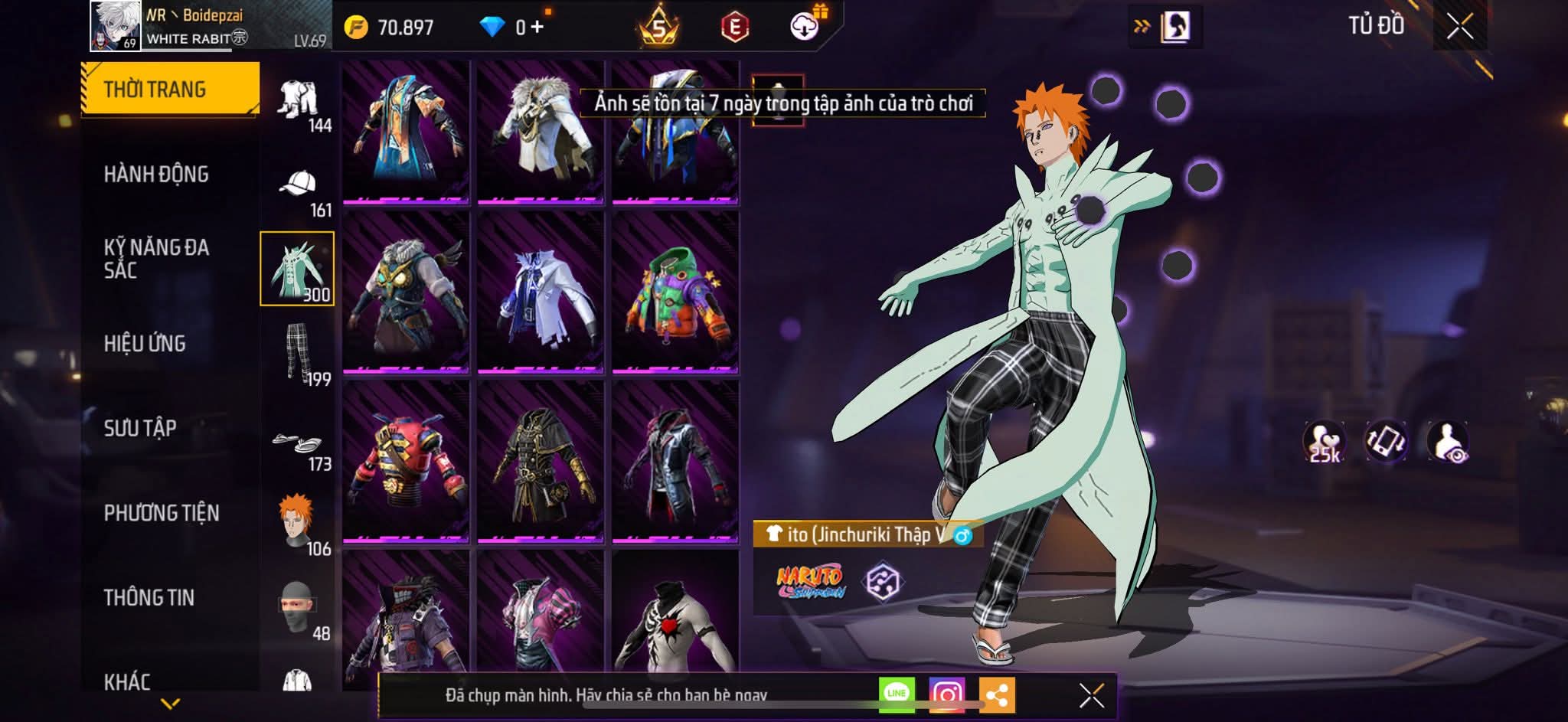Equip the green and purple colorful hoodie
The height and width of the screenshot is (722, 1568).
[675, 294]
